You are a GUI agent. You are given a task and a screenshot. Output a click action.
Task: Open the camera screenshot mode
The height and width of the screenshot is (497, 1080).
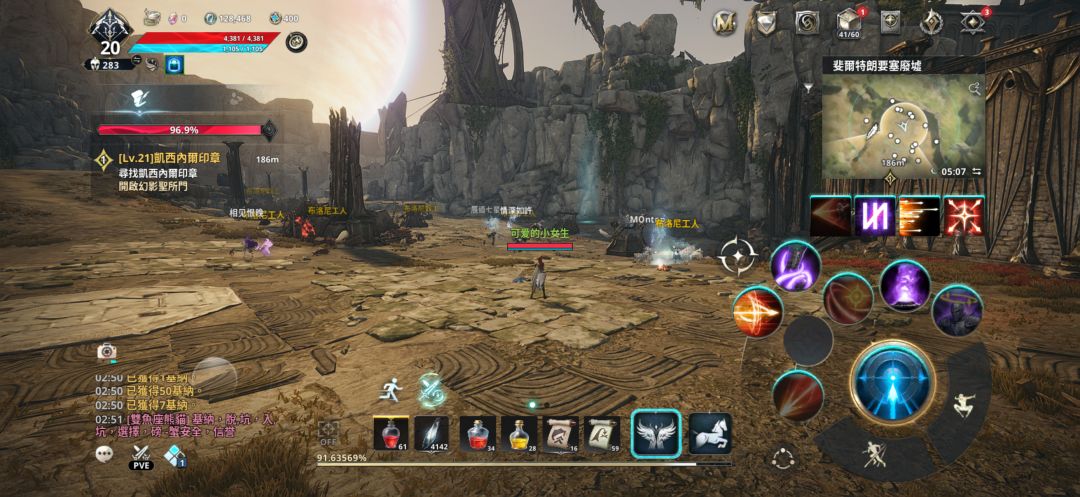click(x=106, y=351)
